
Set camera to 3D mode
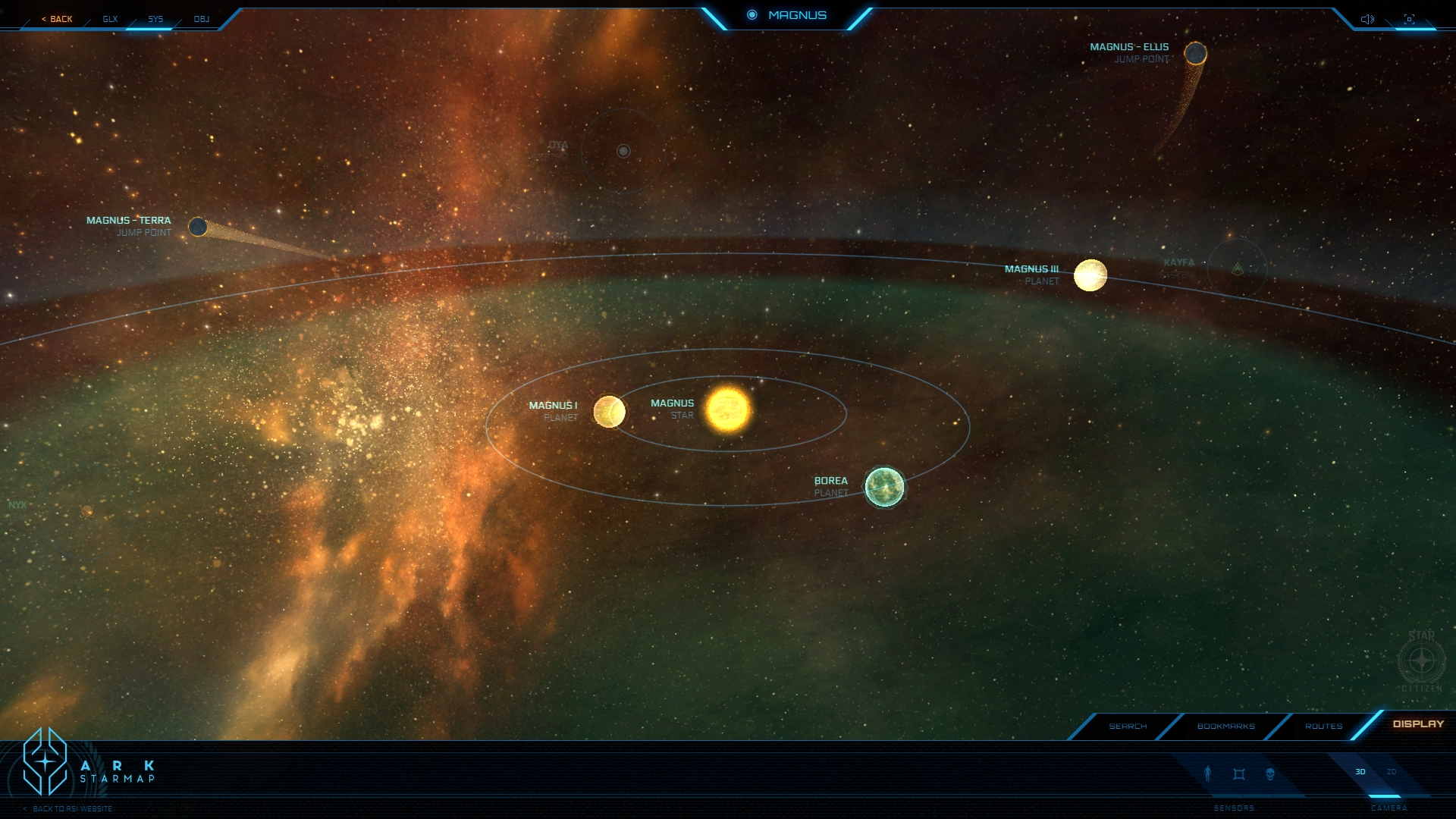coord(1360,772)
